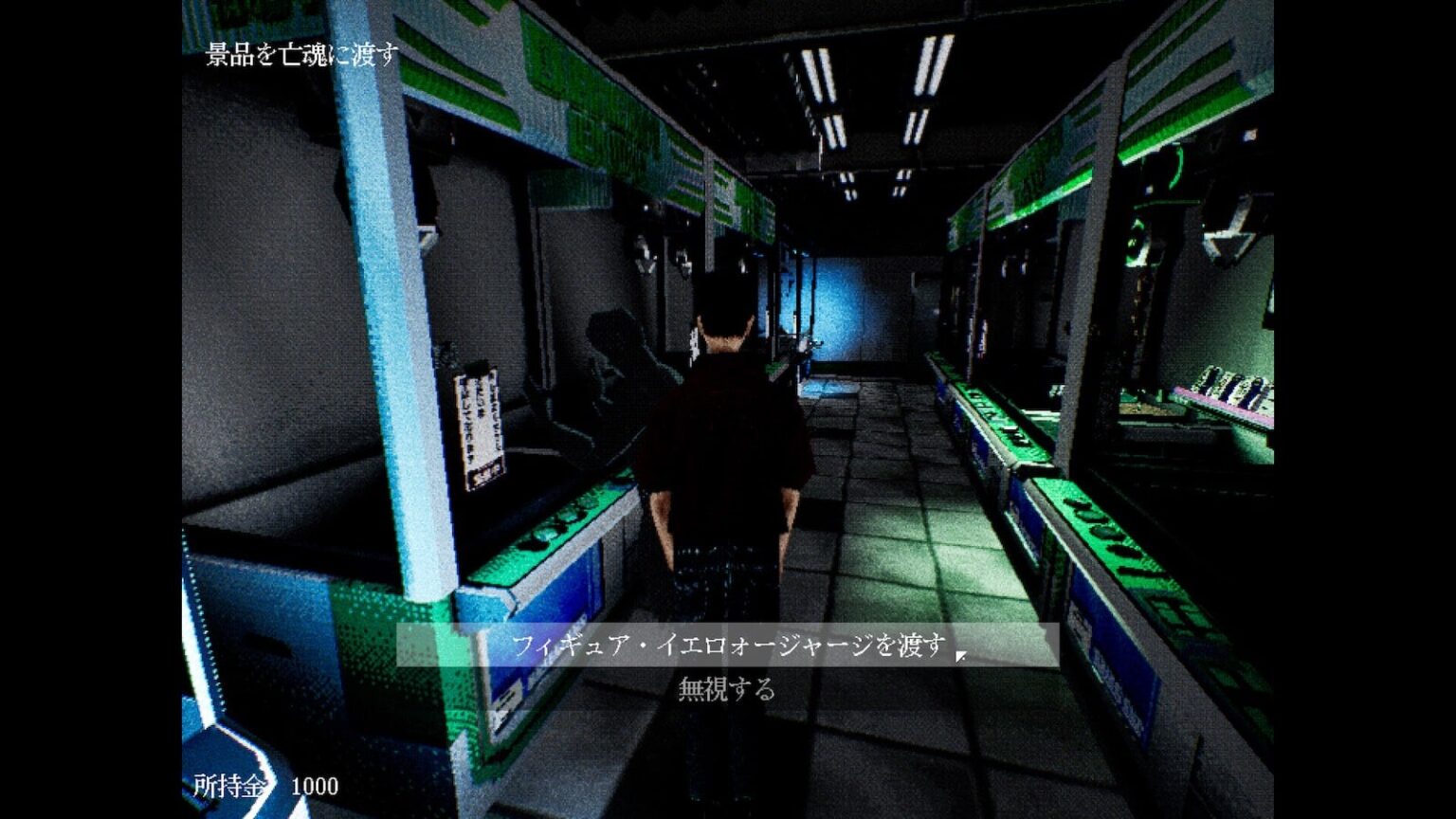This screenshot has width=1456, height=819.
Task: Click the green marquee on the left crane machine
Action: pos(569,104)
